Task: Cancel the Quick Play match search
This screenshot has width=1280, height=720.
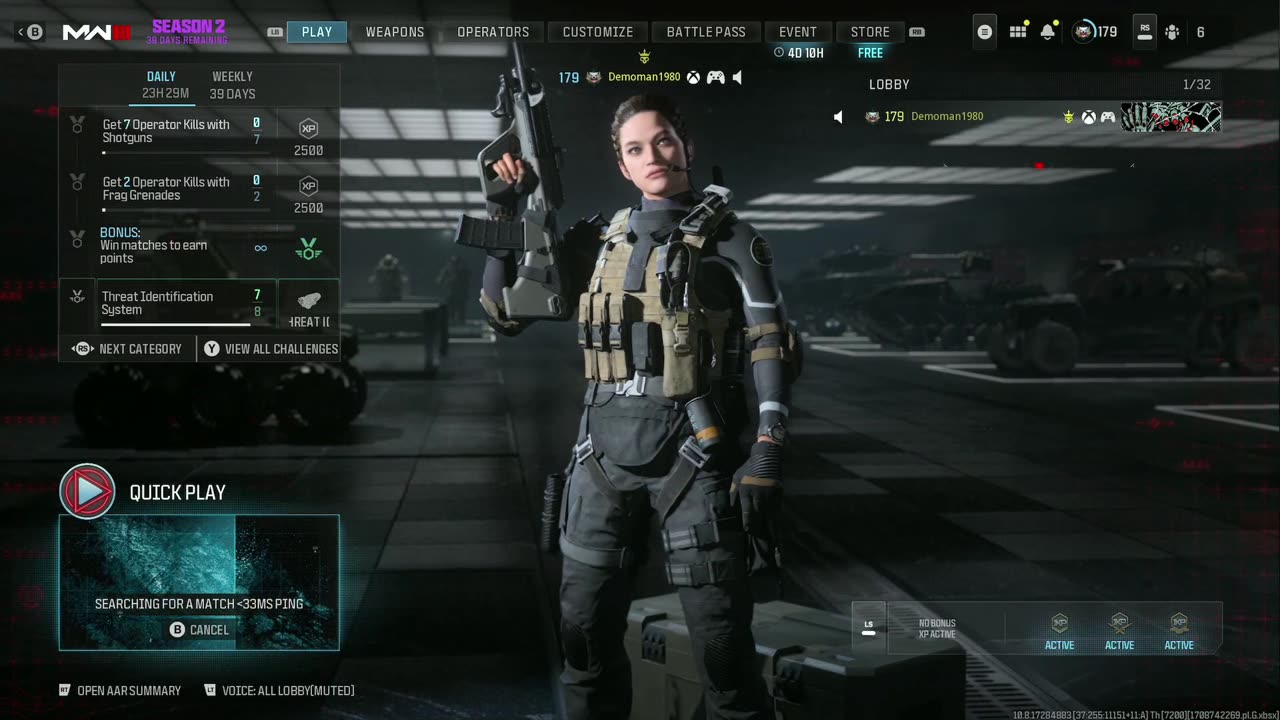Action: [x=199, y=630]
